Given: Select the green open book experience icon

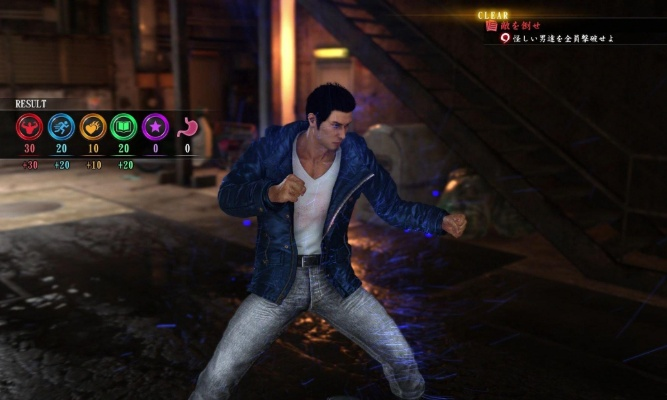Looking at the screenshot, I should pos(123,127).
